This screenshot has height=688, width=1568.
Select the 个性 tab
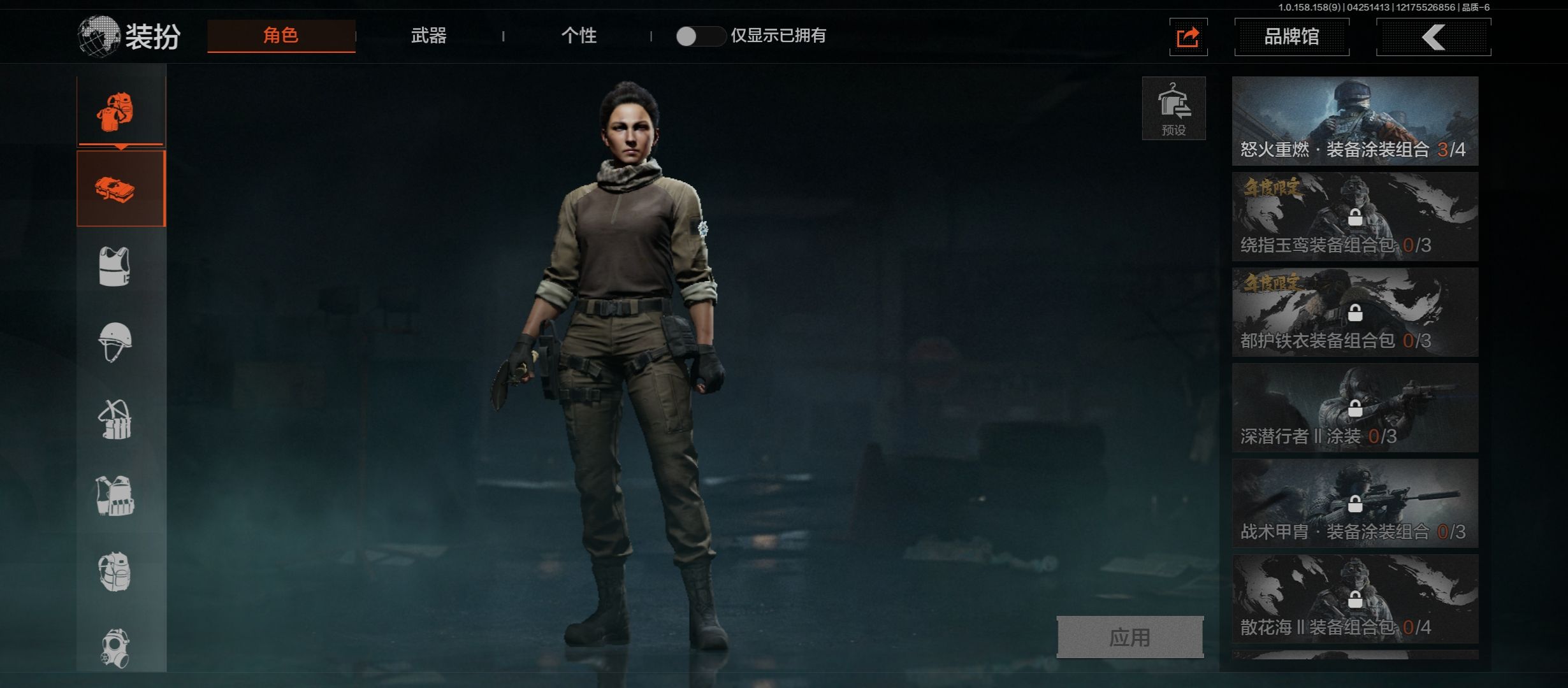point(579,36)
